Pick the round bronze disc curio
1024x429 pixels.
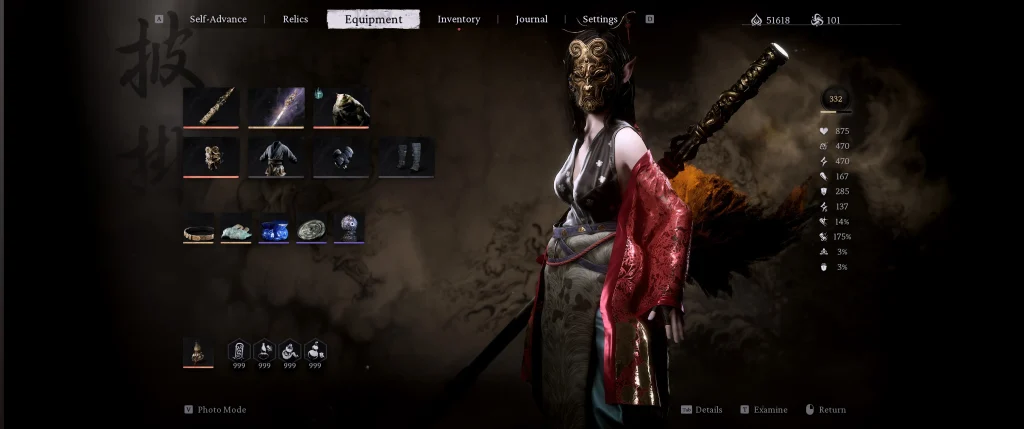pyautogui.click(x=312, y=229)
